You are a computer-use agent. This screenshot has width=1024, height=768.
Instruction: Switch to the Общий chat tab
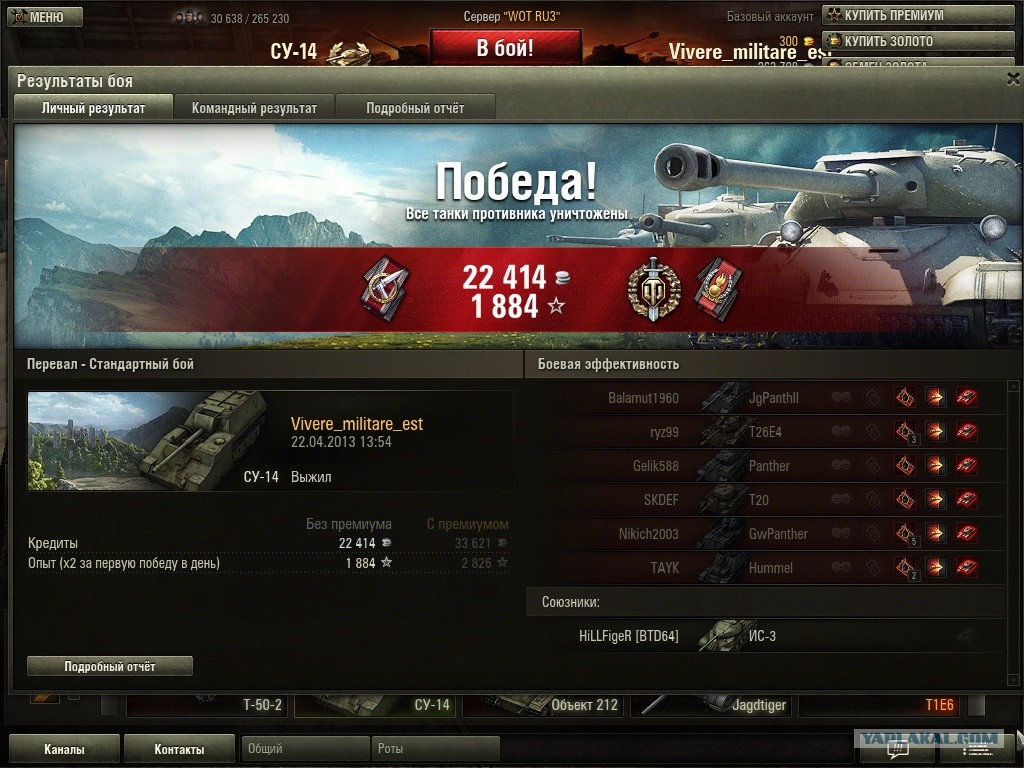pos(305,749)
